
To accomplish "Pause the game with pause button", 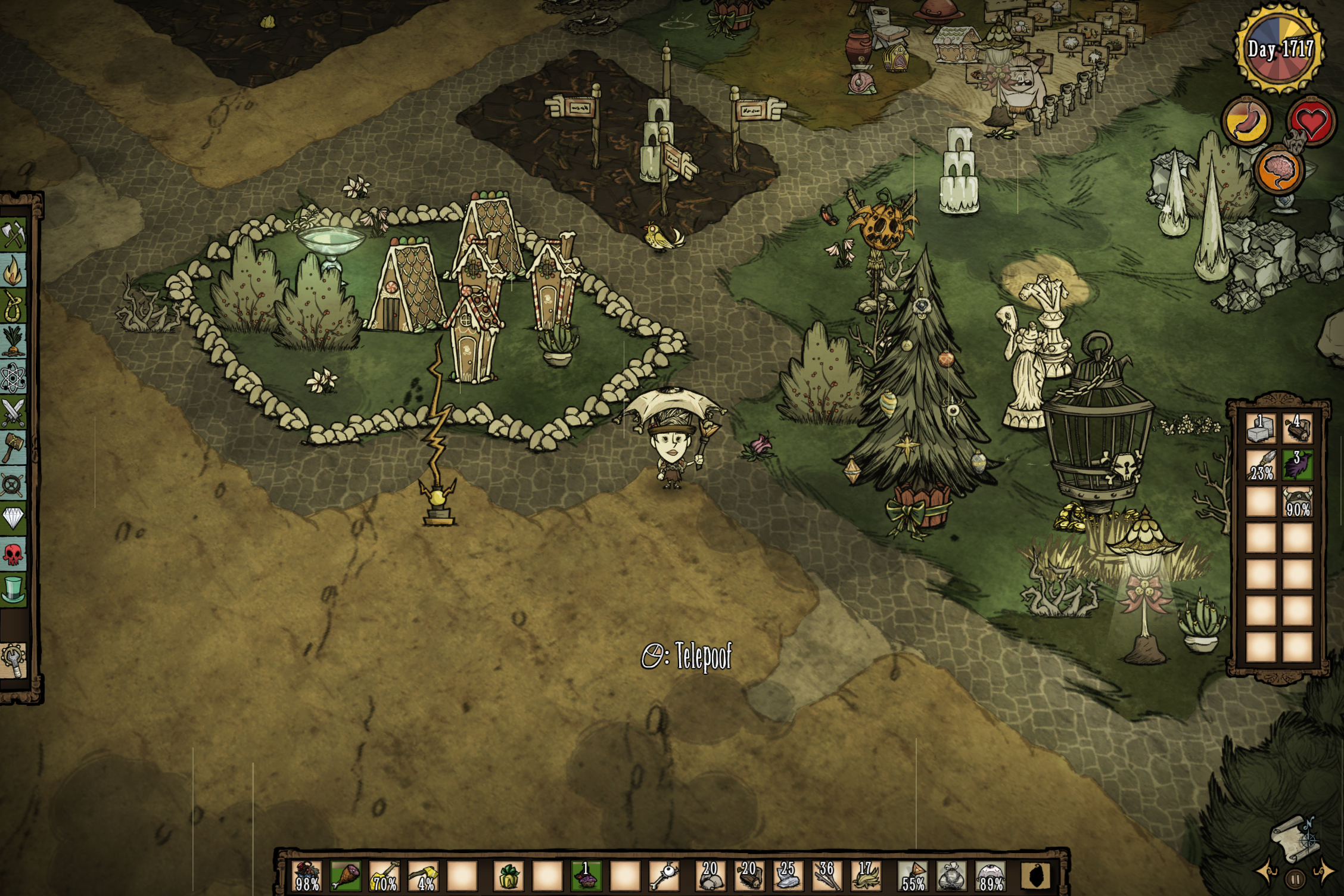I will click(1295, 879).
